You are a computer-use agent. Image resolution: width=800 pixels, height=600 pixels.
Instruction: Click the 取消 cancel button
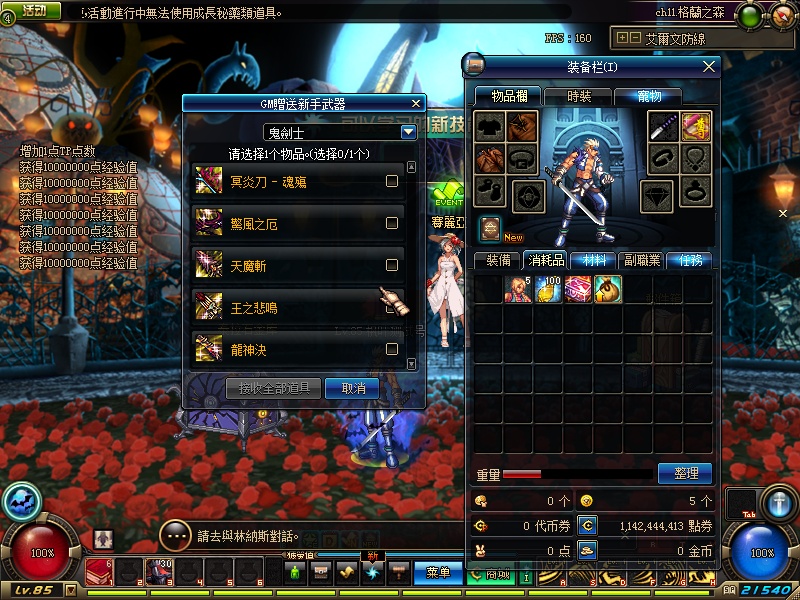click(353, 388)
